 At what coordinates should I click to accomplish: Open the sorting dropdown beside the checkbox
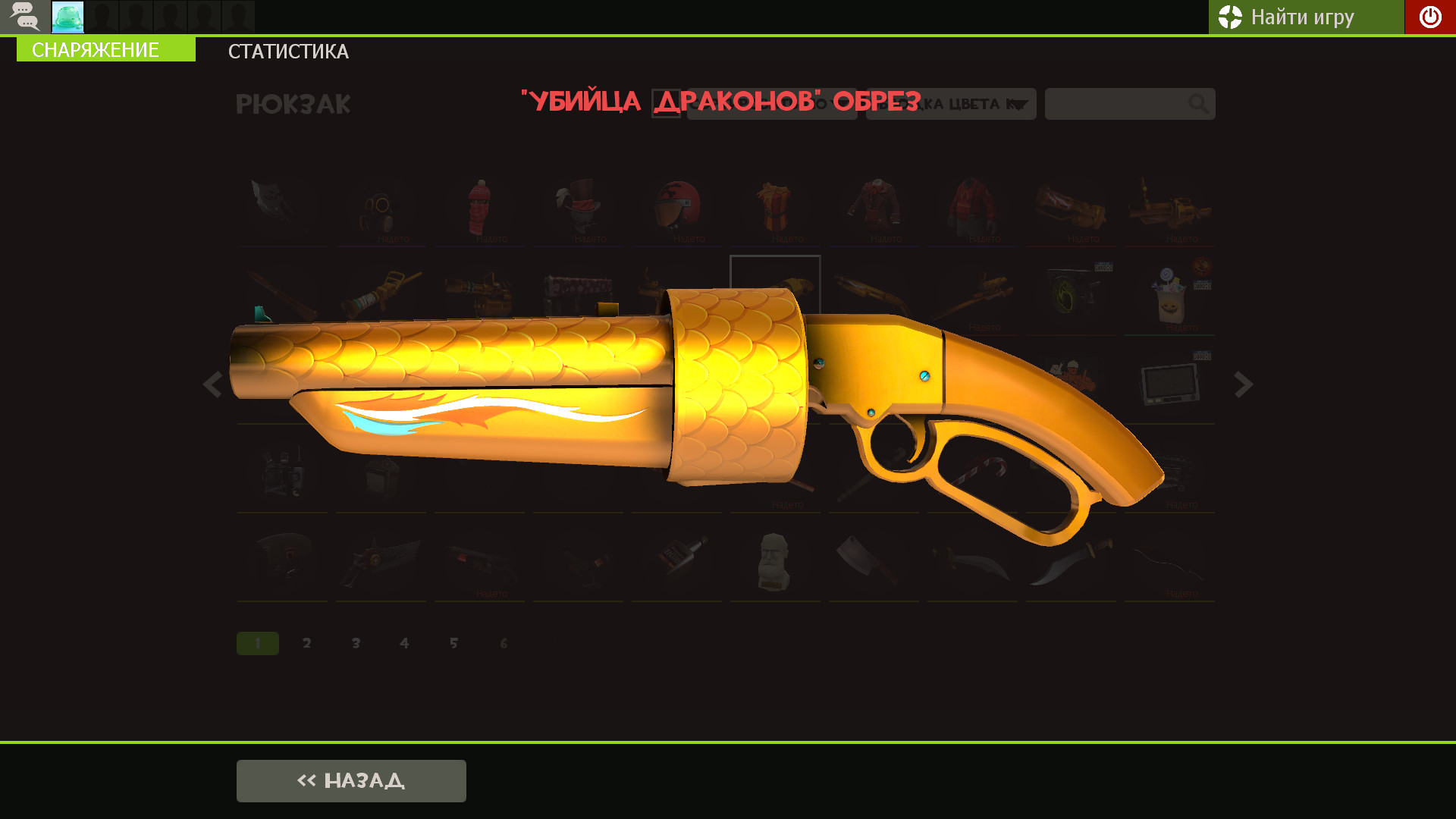(771, 104)
